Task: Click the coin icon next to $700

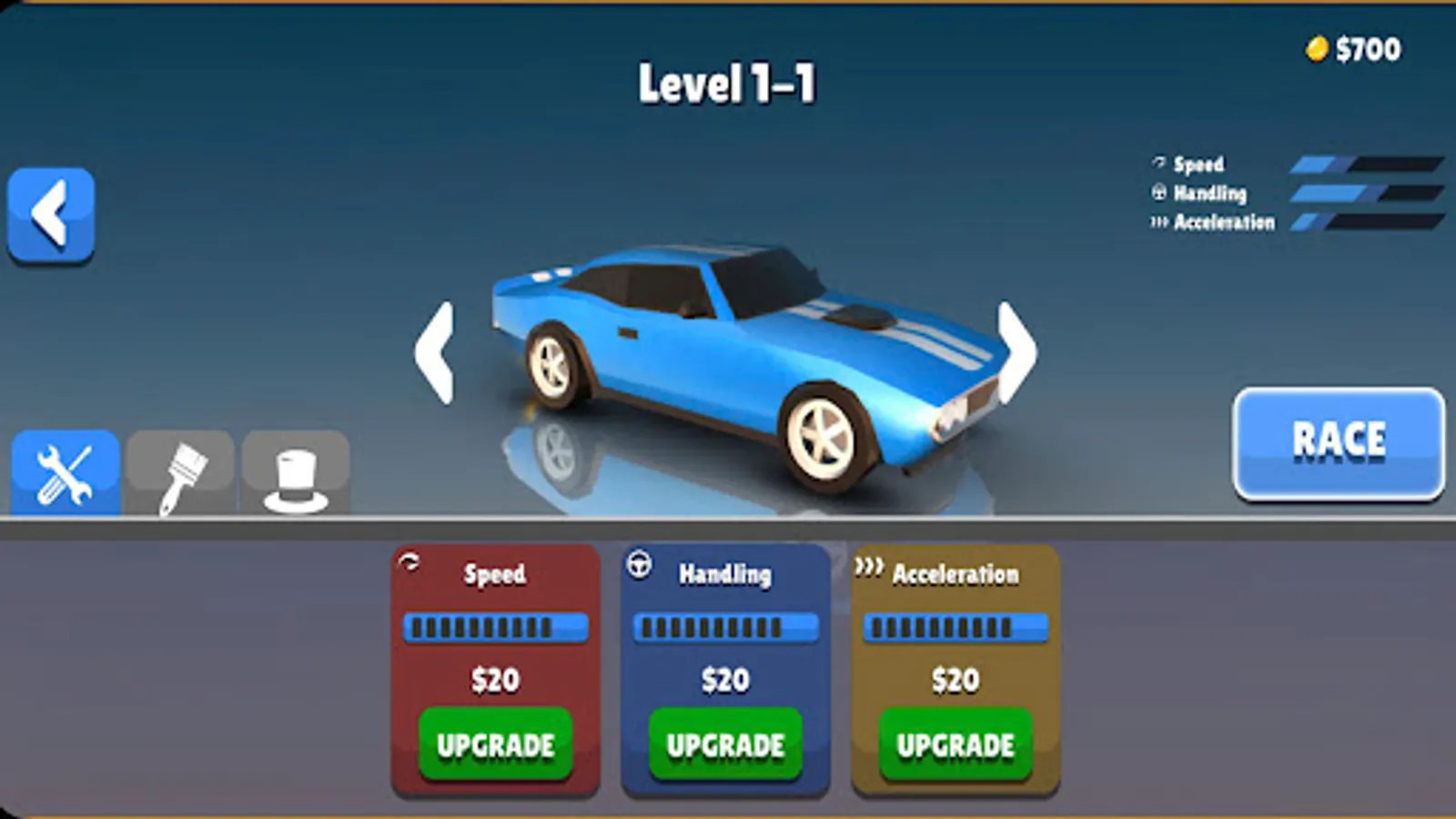Action: 1318,50
